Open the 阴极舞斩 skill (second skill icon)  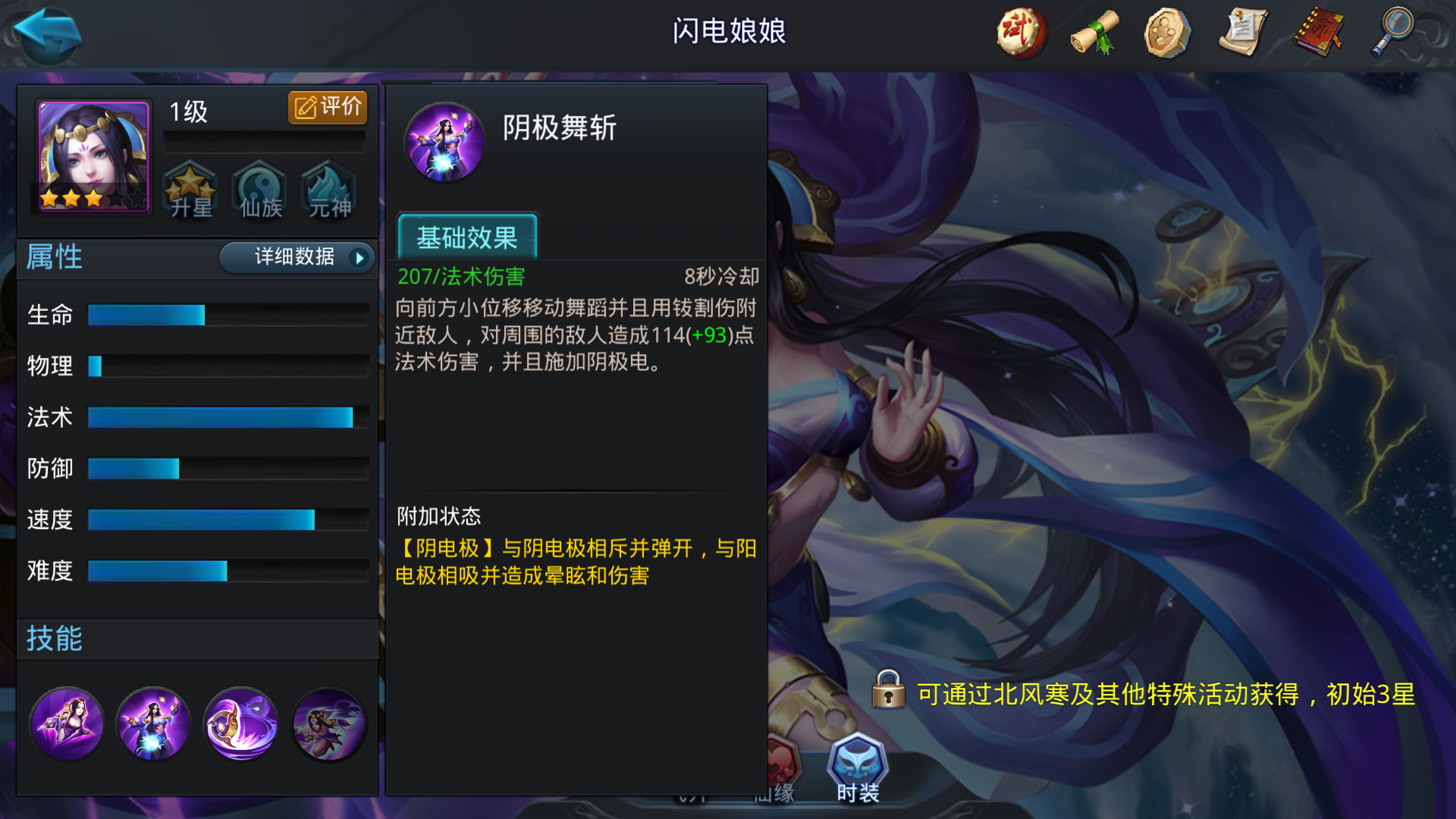pyautogui.click(x=152, y=724)
